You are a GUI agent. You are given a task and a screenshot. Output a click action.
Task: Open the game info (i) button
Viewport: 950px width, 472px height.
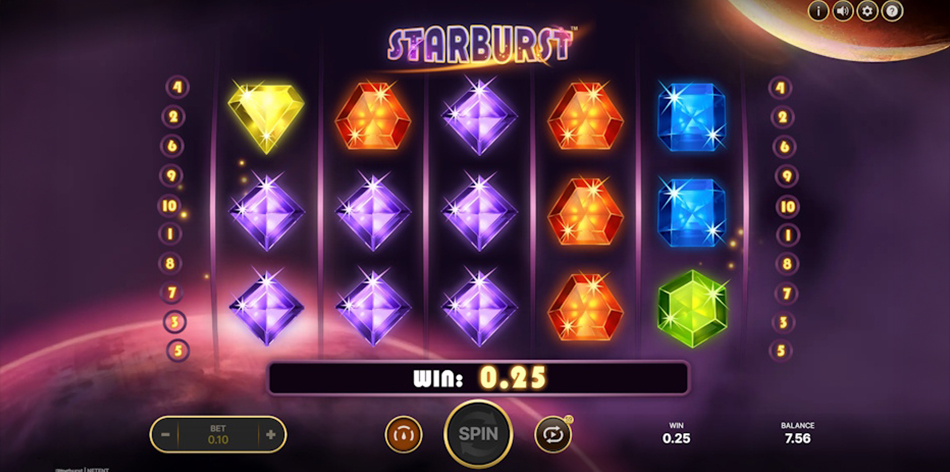[819, 12]
